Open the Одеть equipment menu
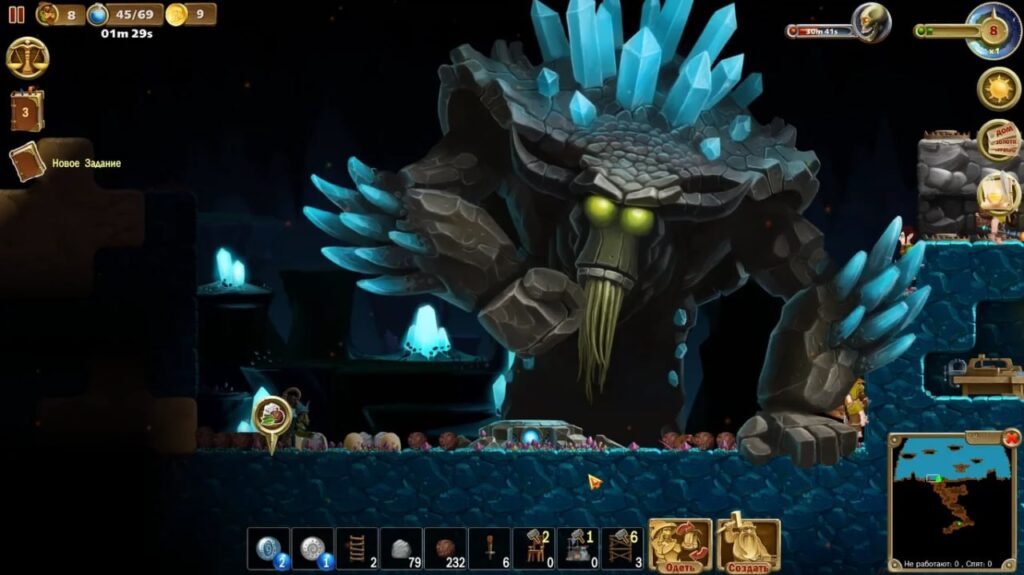 pos(680,545)
